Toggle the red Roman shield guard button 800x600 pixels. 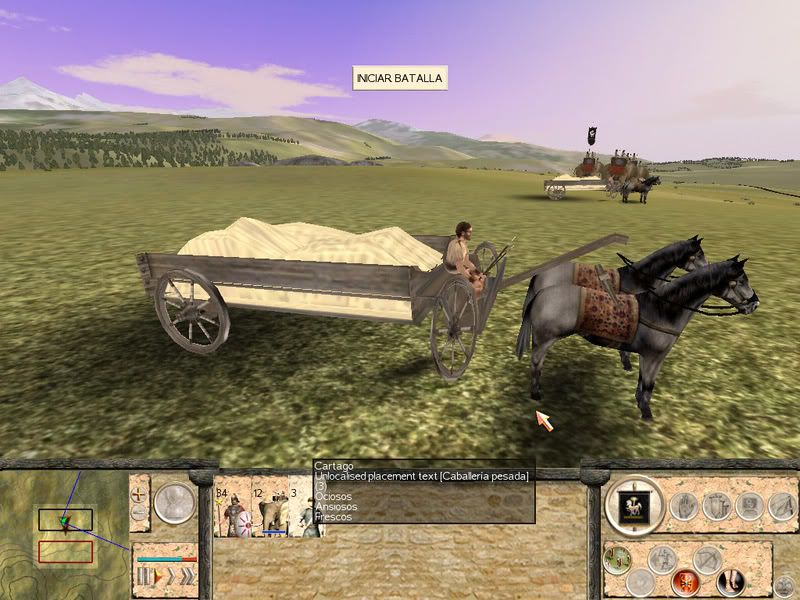685,580
